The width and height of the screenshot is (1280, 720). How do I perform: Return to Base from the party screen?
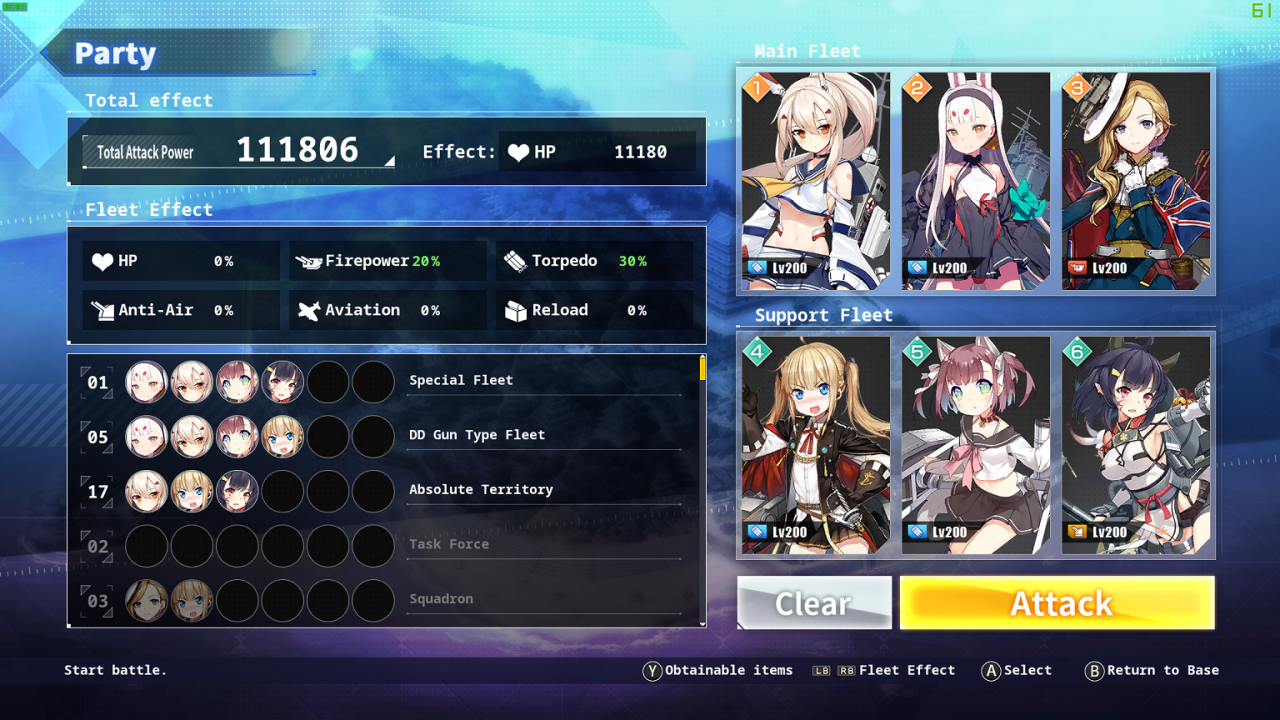click(1152, 671)
